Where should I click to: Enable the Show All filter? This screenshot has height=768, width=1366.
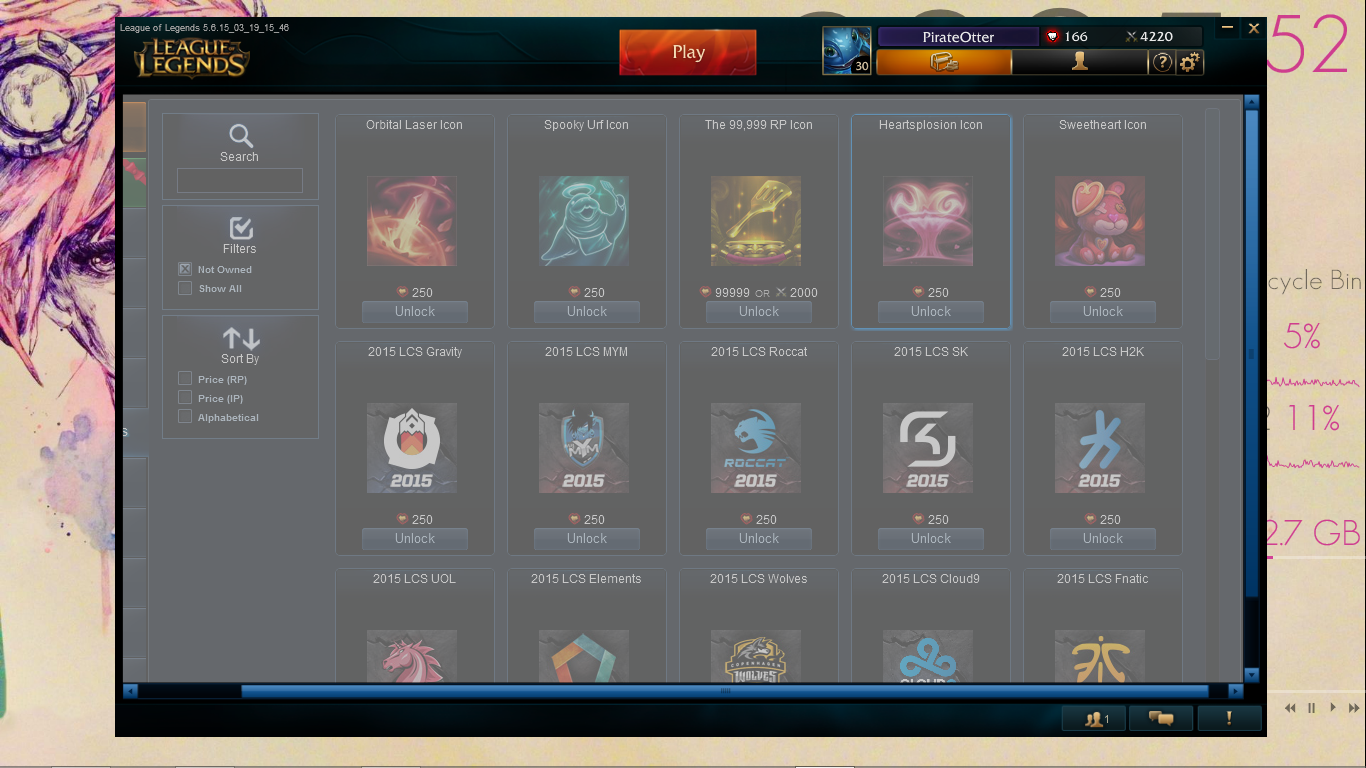point(184,288)
